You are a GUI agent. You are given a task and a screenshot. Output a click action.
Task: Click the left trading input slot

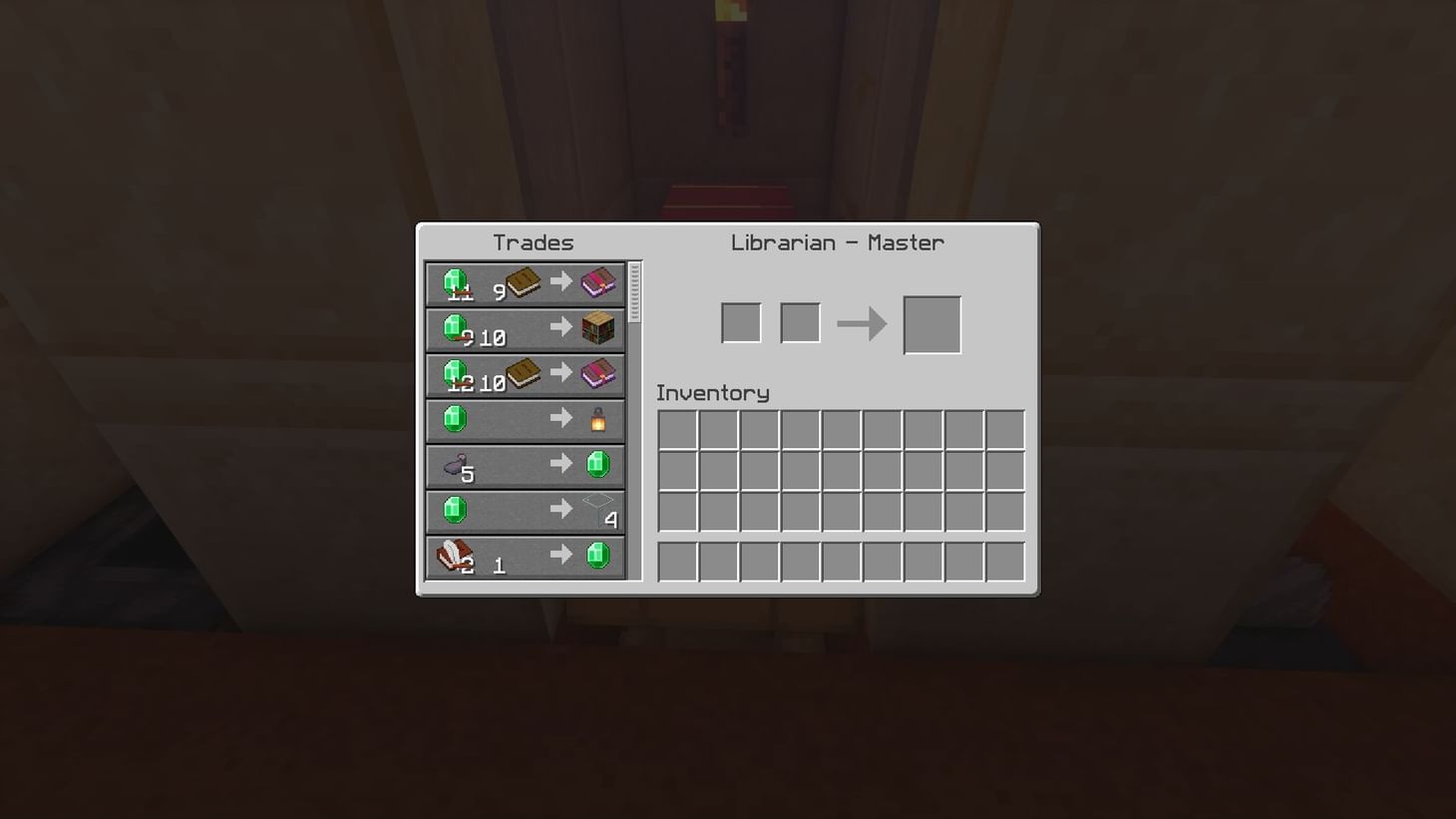[740, 321]
